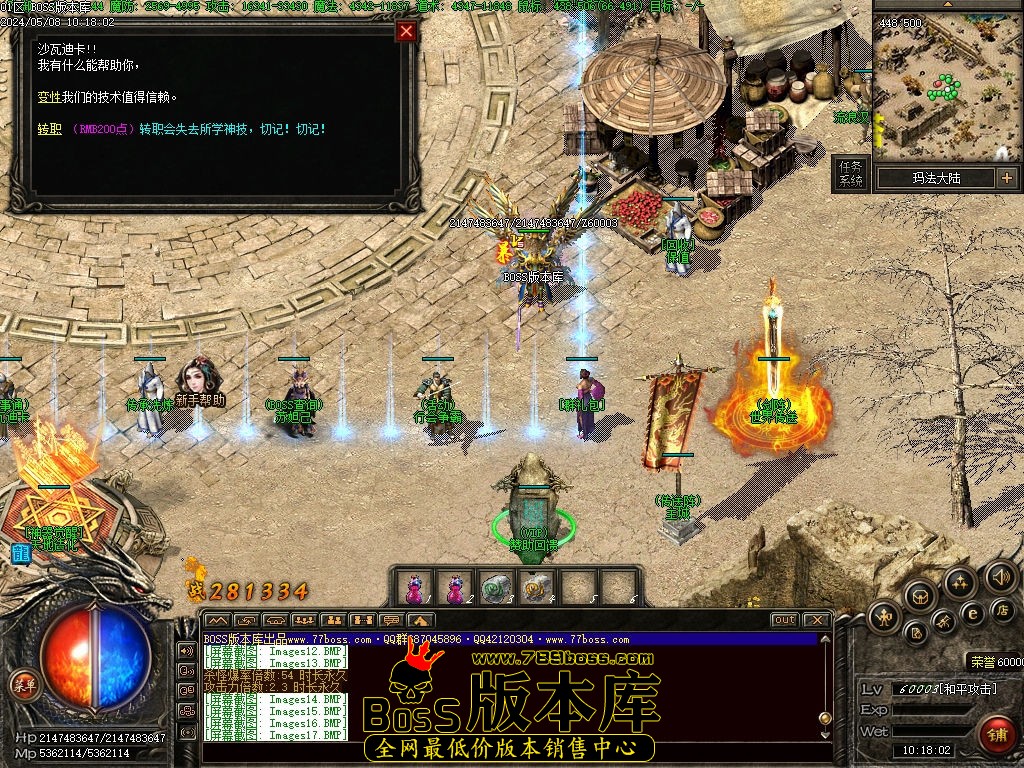The width and height of the screenshot is (1024, 768).
Task: Expand the minimap with the plus button
Action: point(1006,178)
